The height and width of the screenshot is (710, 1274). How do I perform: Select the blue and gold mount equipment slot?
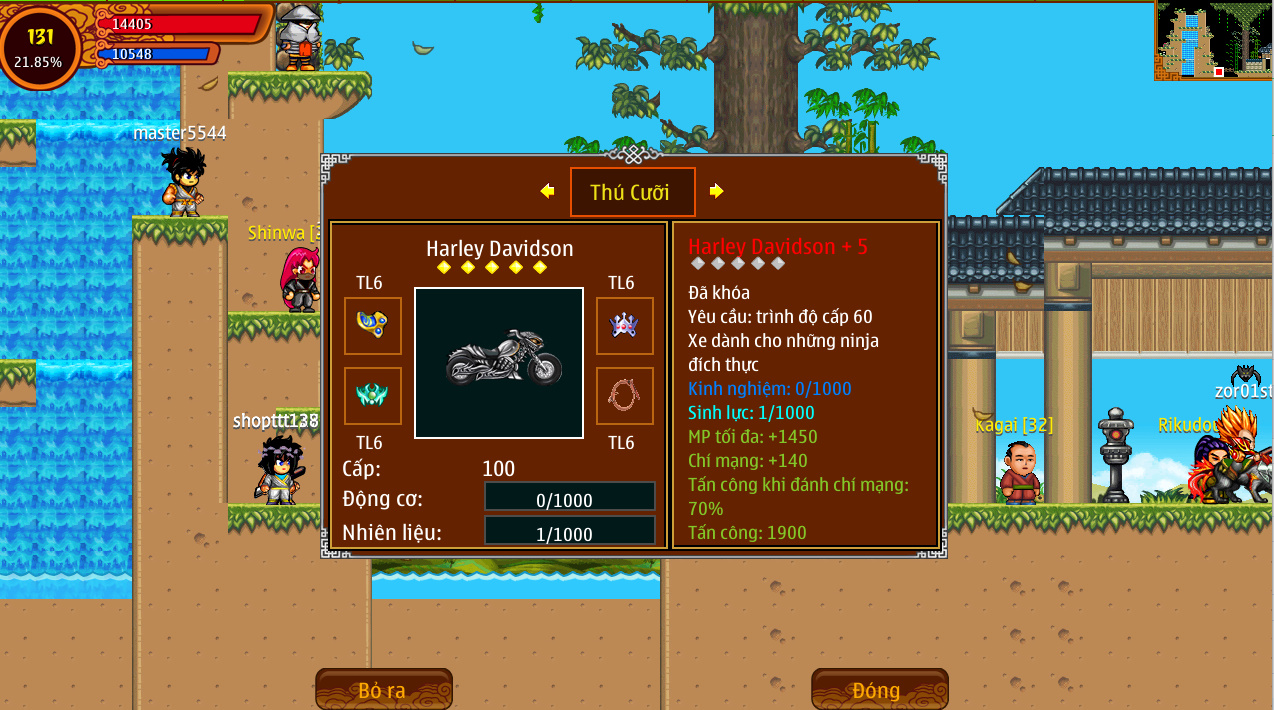(373, 326)
